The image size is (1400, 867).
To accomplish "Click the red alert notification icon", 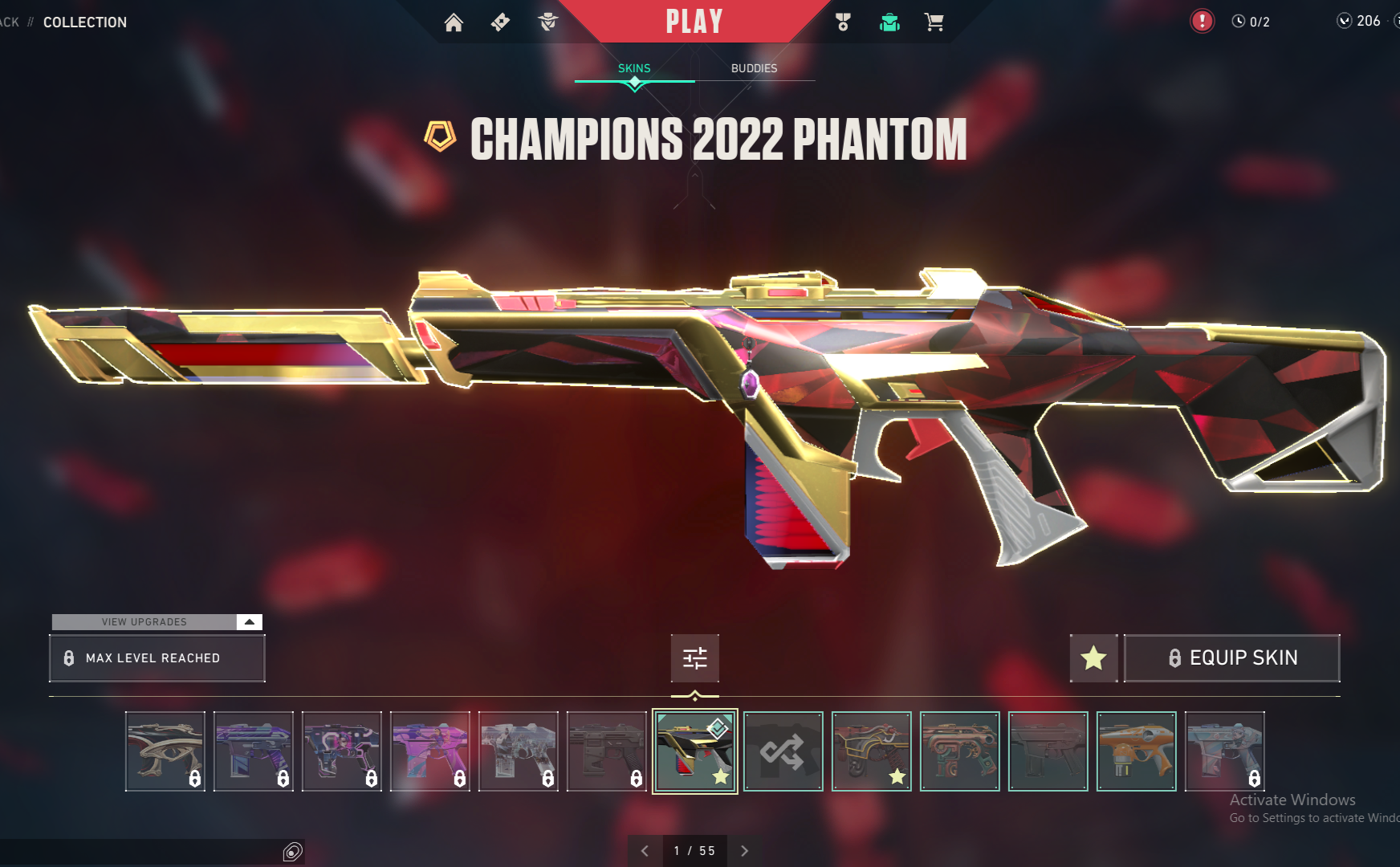I will point(1201,21).
